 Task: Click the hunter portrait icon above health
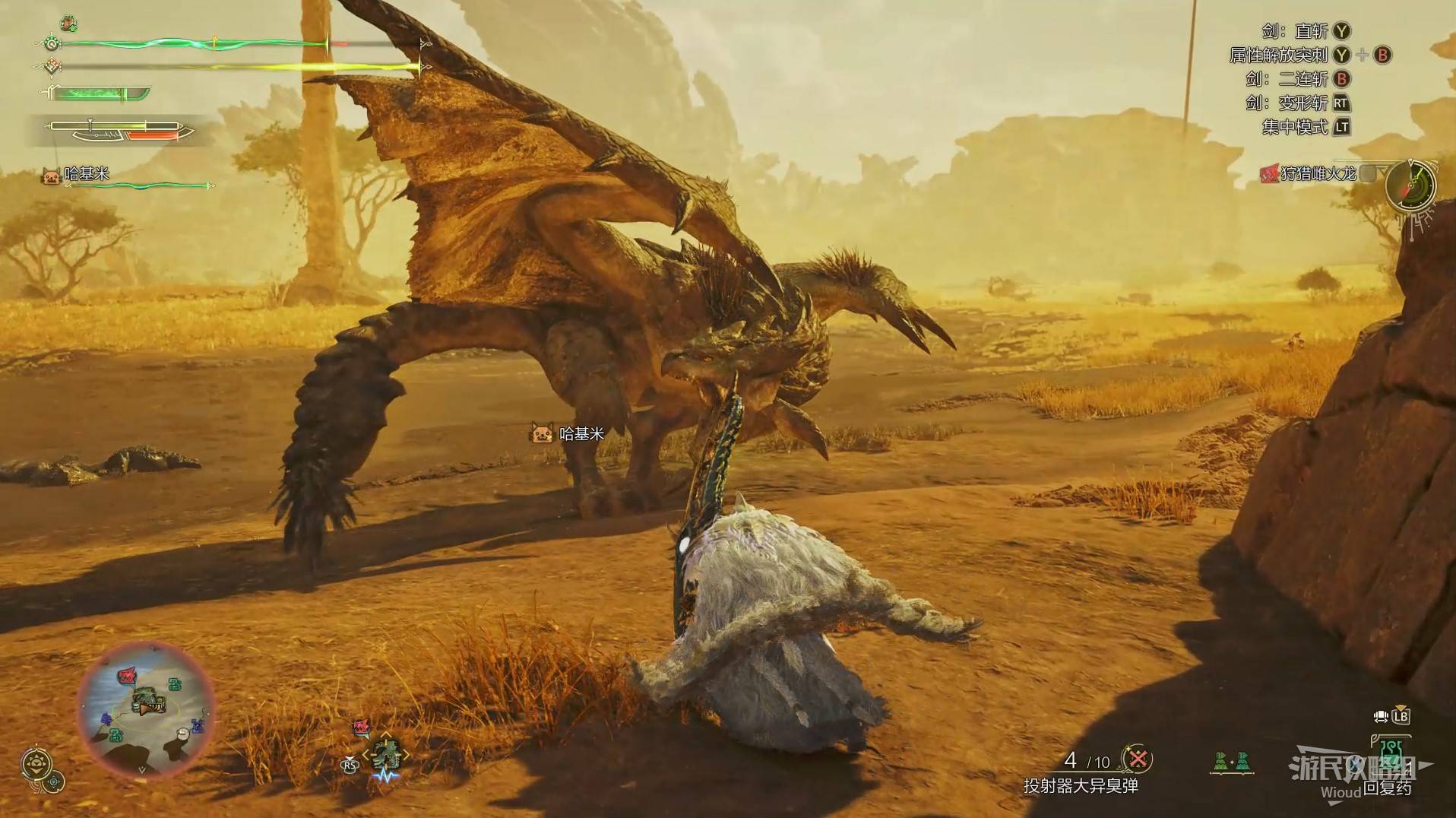pos(68,24)
